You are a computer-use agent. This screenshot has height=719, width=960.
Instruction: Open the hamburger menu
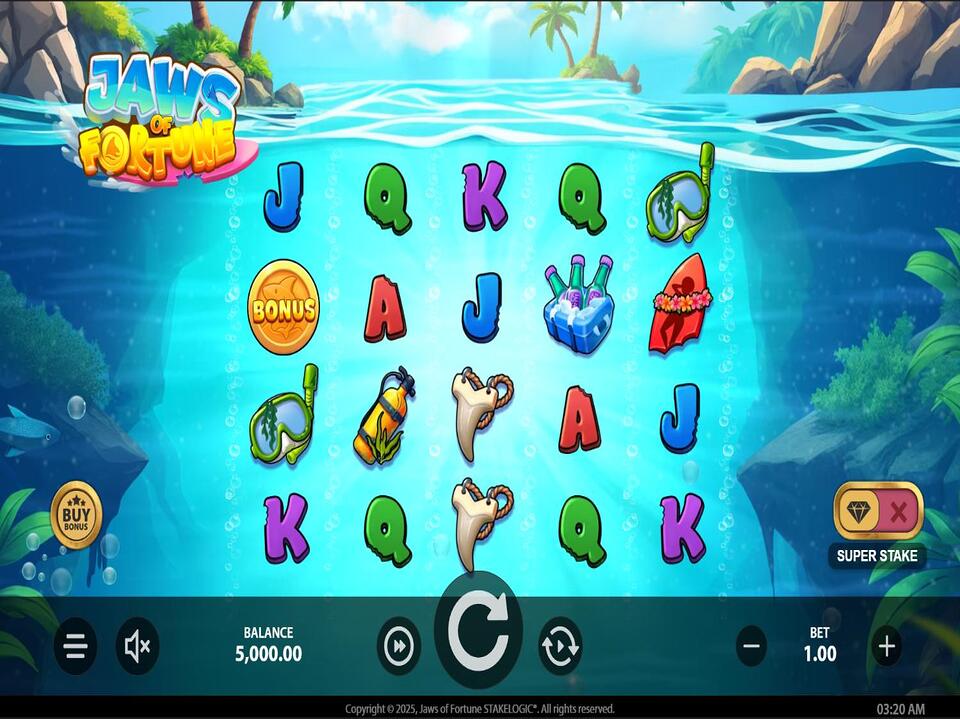pyautogui.click(x=75, y=646)
